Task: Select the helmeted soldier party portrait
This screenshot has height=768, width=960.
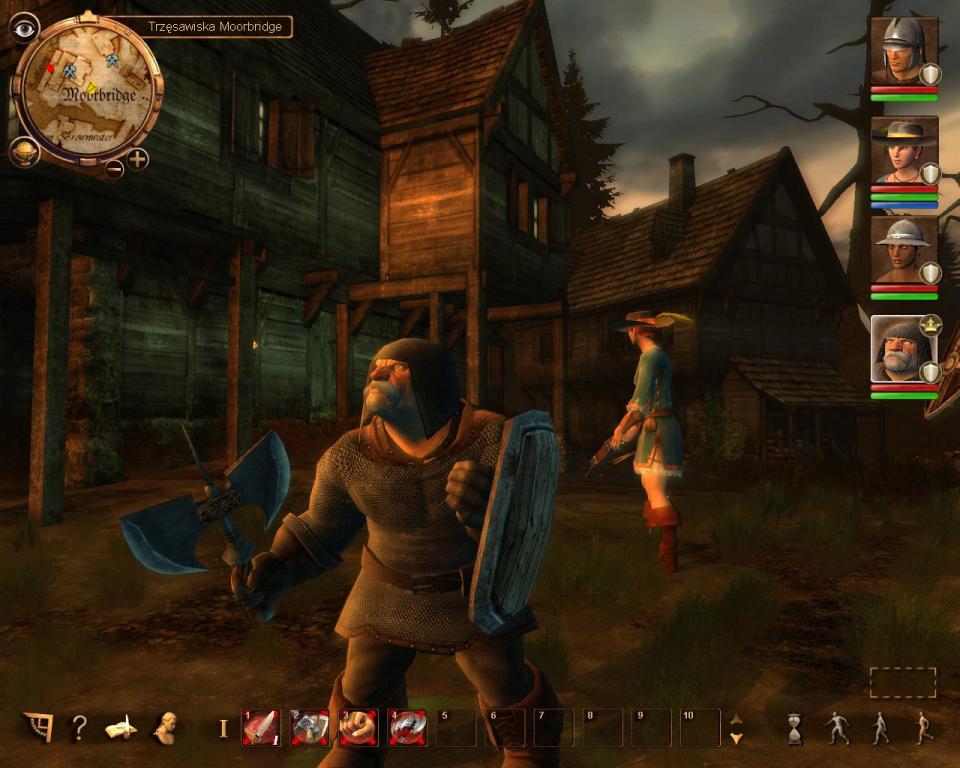Action: coord(902,51)
